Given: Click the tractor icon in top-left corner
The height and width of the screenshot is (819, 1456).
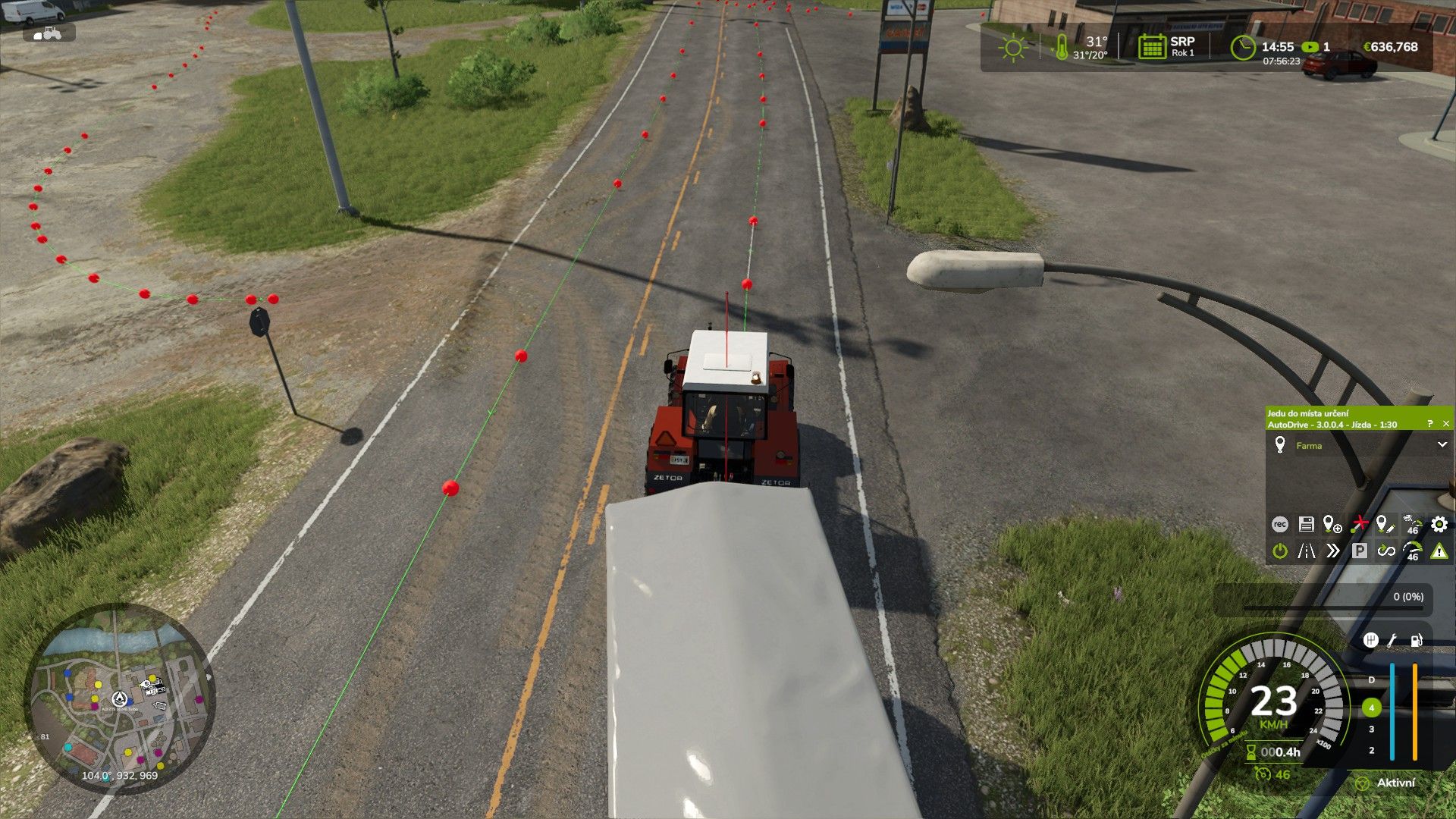Looking at the screenshot, I should [49, 33].
